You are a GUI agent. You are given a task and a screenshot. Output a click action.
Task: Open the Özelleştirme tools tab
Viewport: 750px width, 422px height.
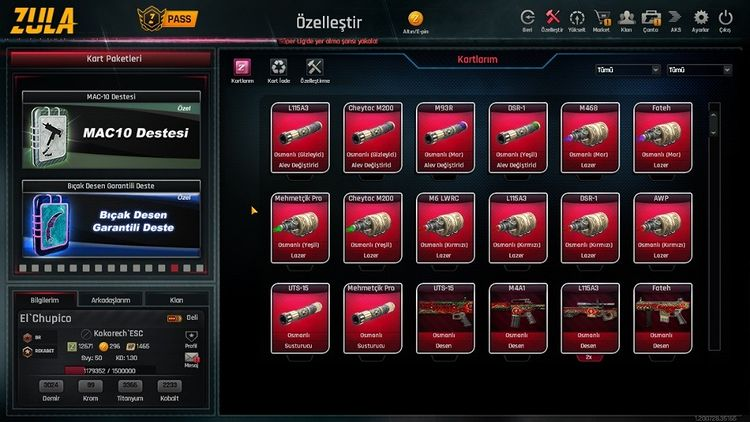[314, 70]
